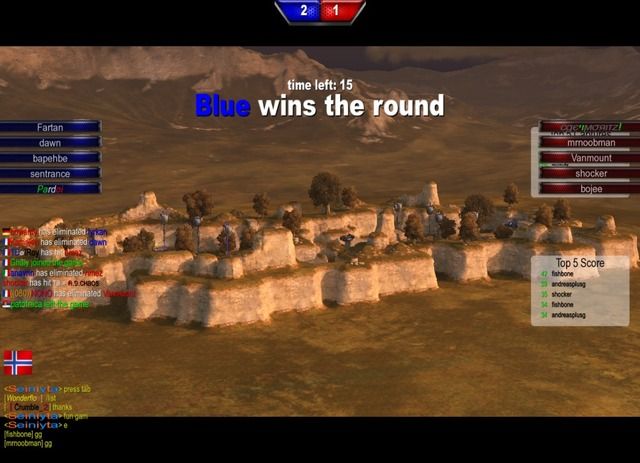The height and width of the screenshot is (463, 640).
Task: Select player dawn on the blue team
Action: 50,143
